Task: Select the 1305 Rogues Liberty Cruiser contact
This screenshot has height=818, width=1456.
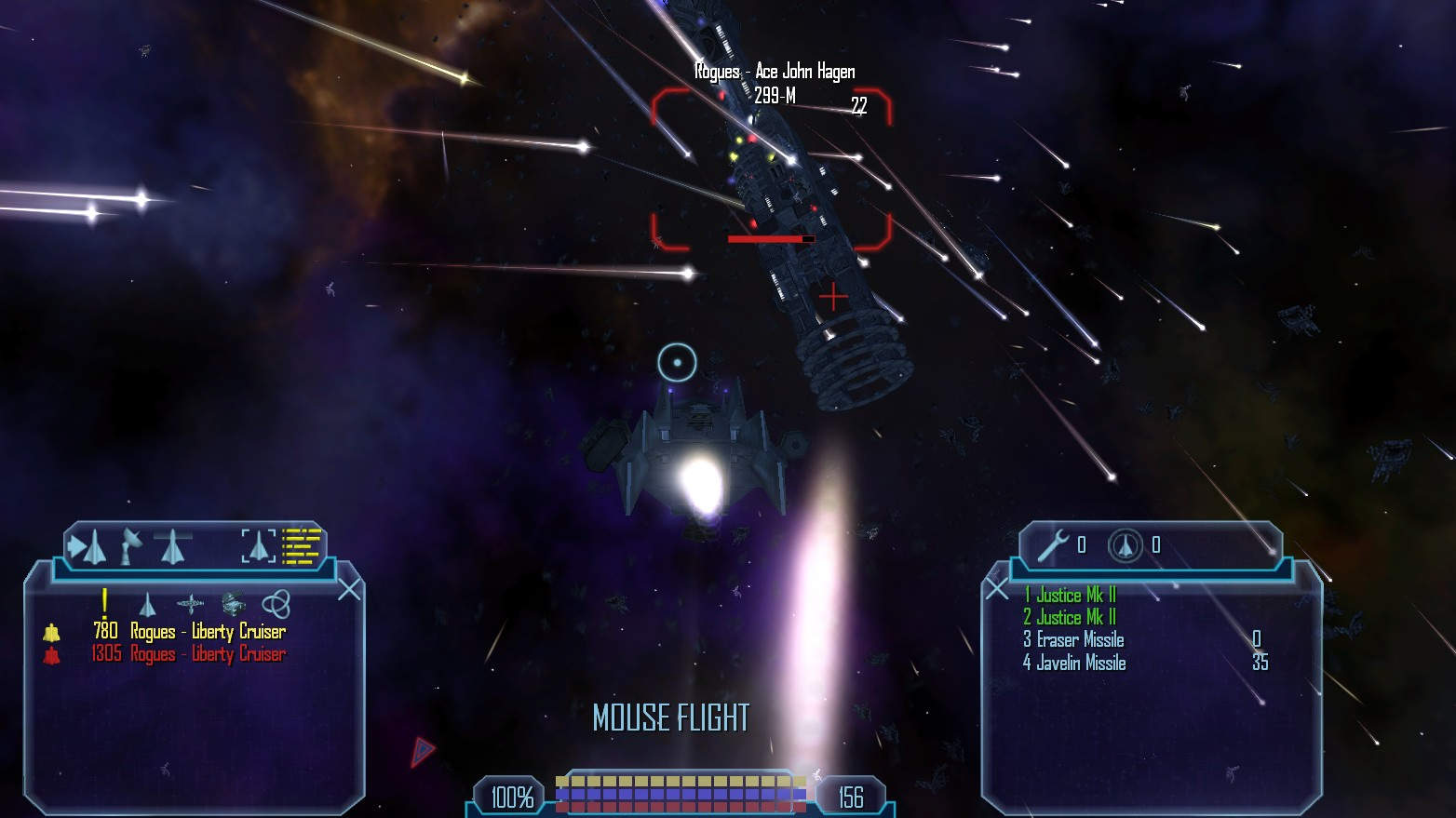Action: [189, 654]
